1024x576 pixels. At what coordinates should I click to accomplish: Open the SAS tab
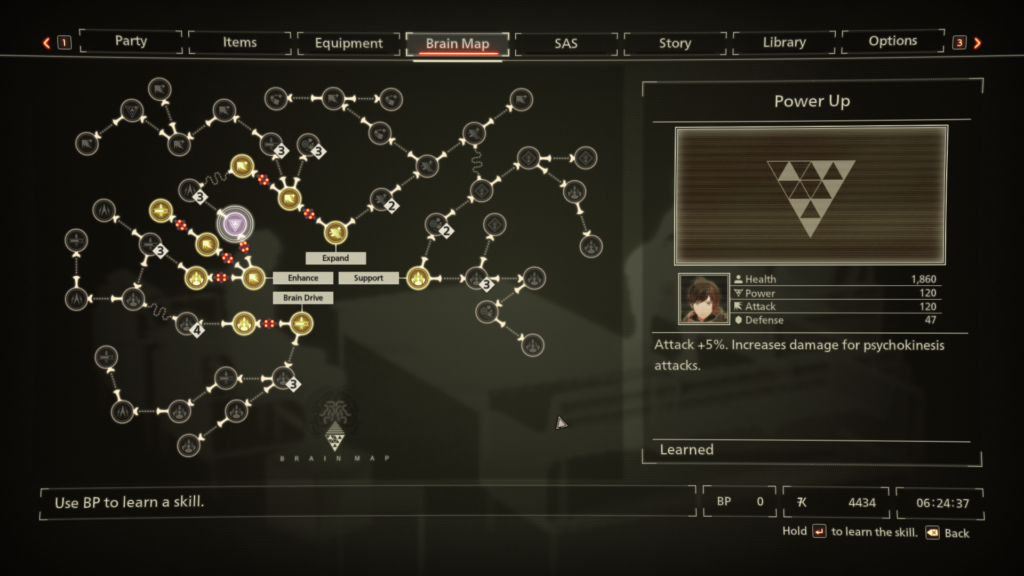click(566, 43)
